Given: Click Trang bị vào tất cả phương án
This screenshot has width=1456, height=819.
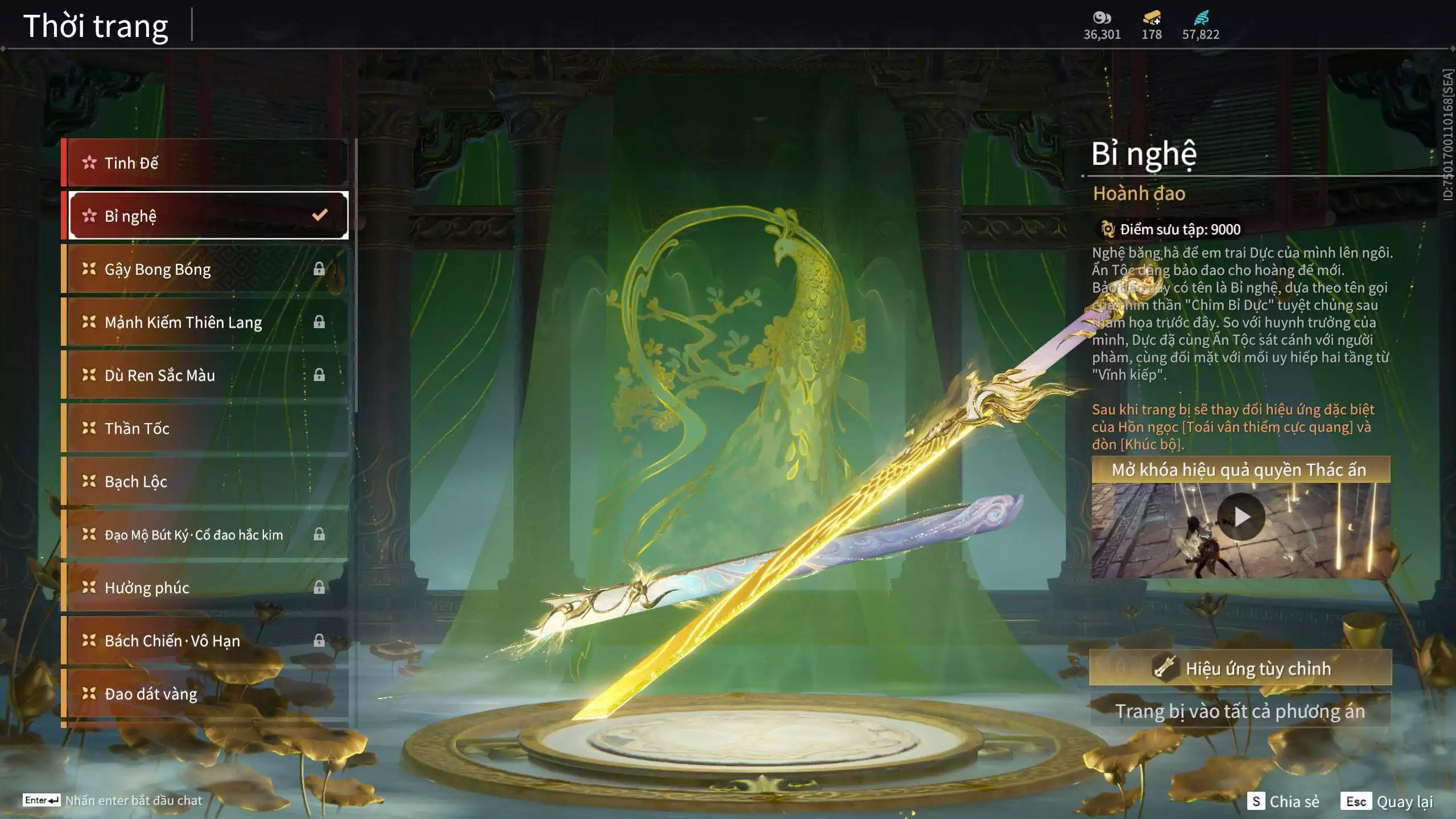Looking at the screenshot, I should tap(1240, 712).
